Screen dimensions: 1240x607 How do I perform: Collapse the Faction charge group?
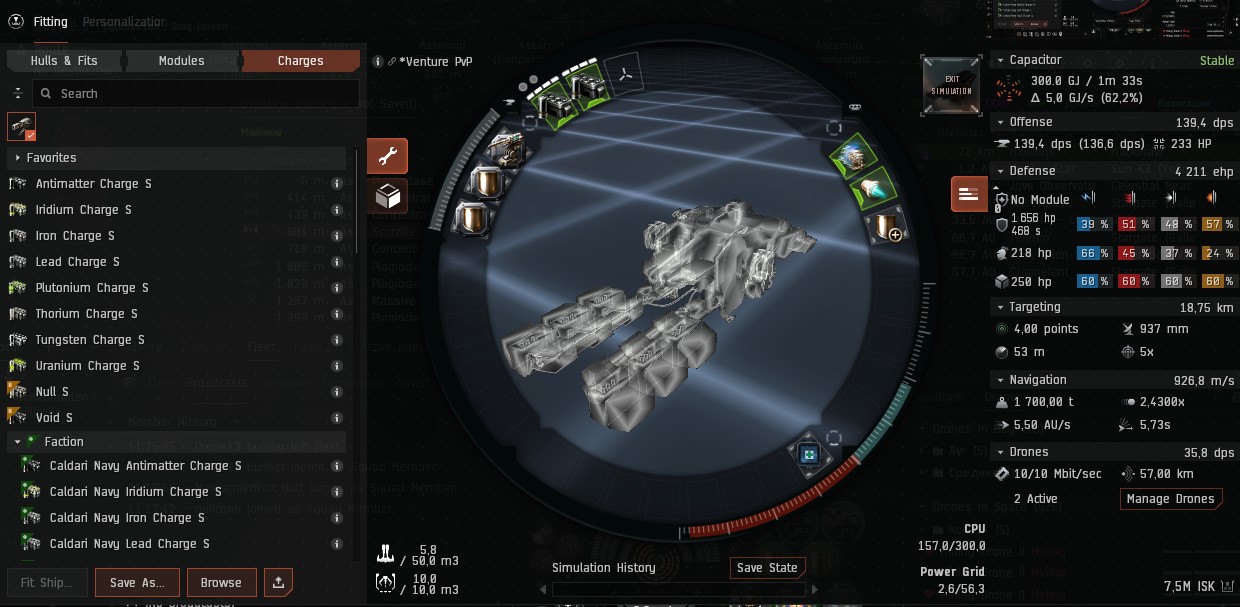(x=18, y=442)
